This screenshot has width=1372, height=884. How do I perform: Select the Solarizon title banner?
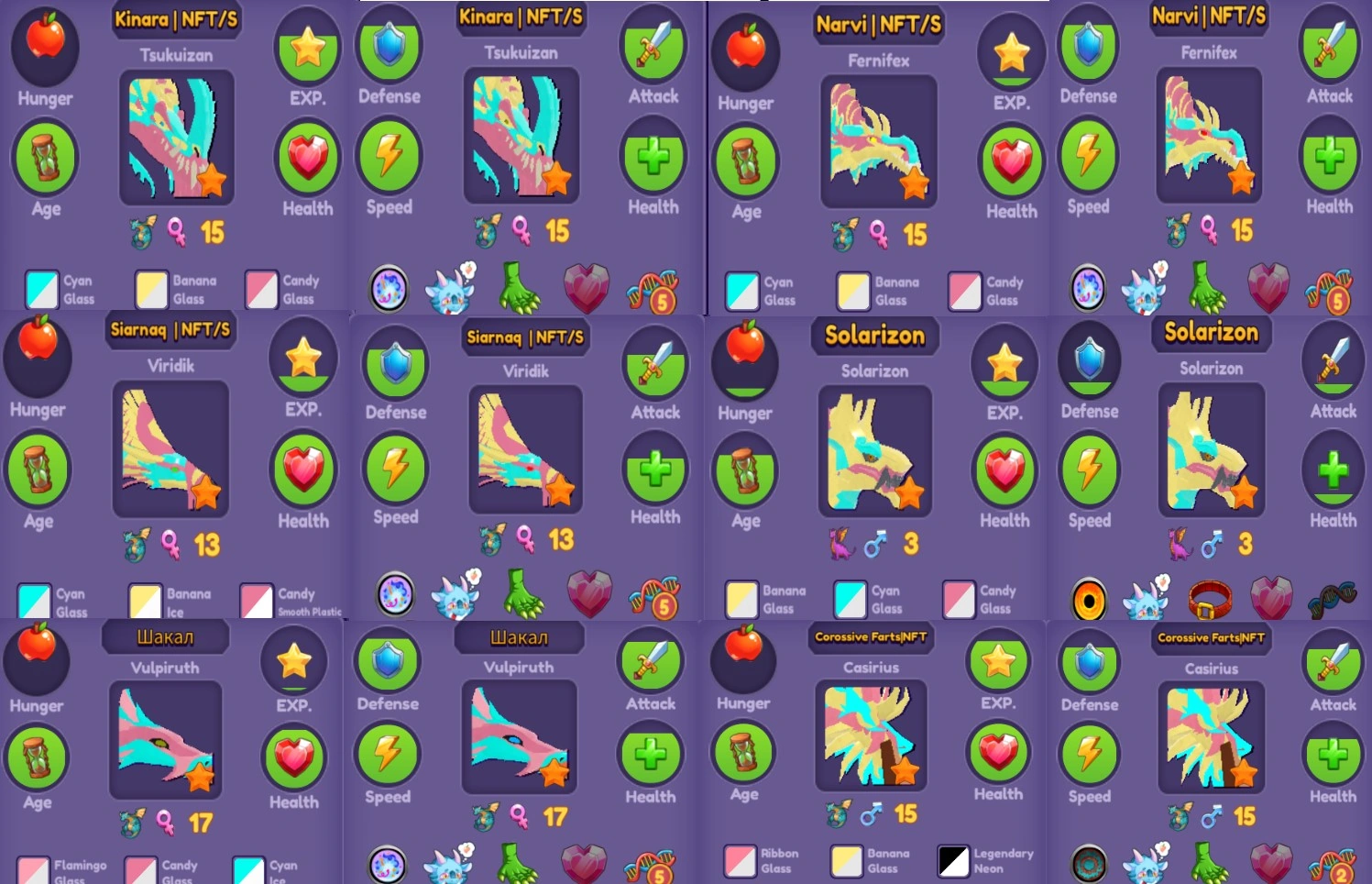tap(874, 337)
